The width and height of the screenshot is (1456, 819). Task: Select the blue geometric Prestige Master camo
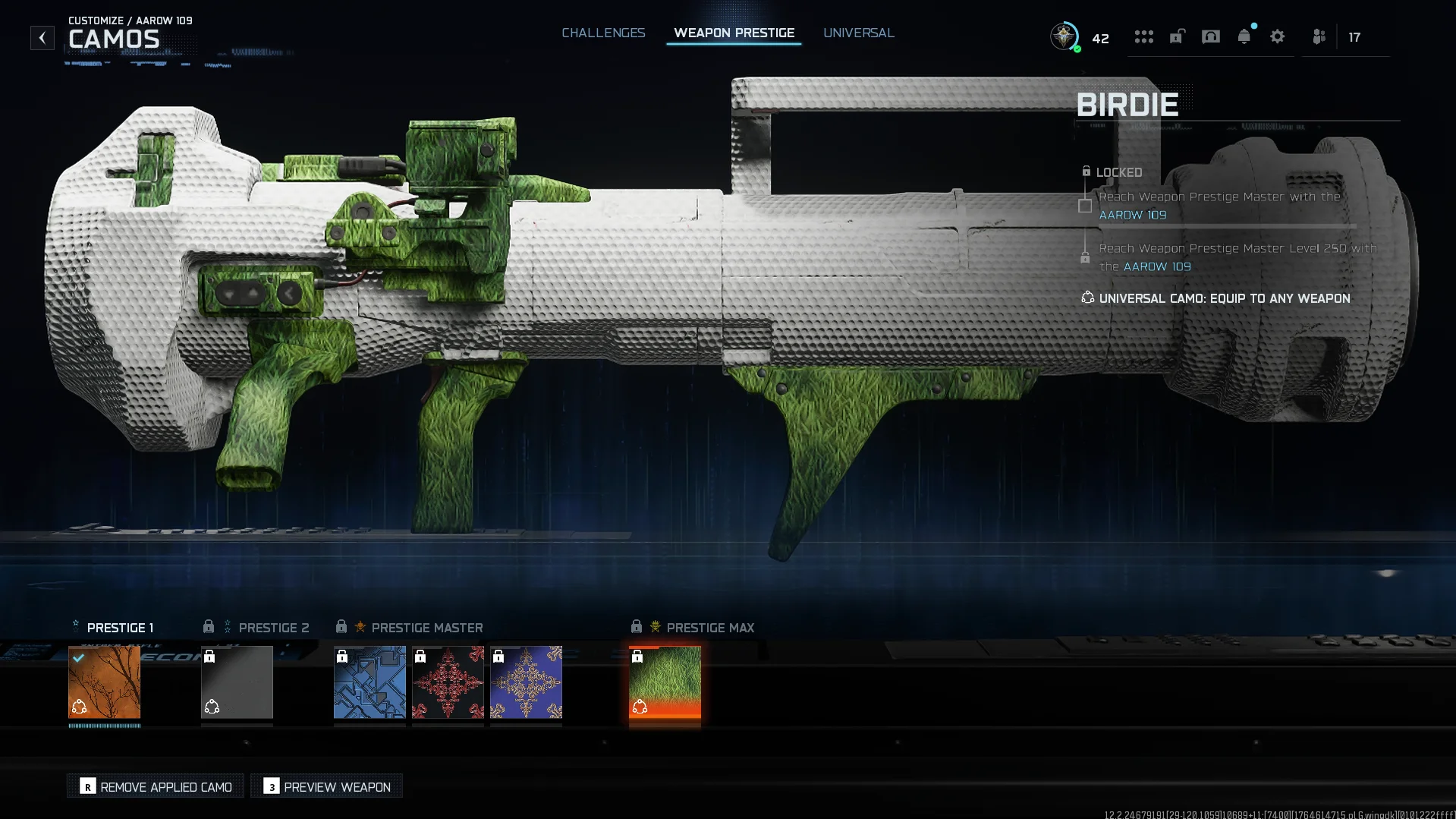tap(370, 682)
